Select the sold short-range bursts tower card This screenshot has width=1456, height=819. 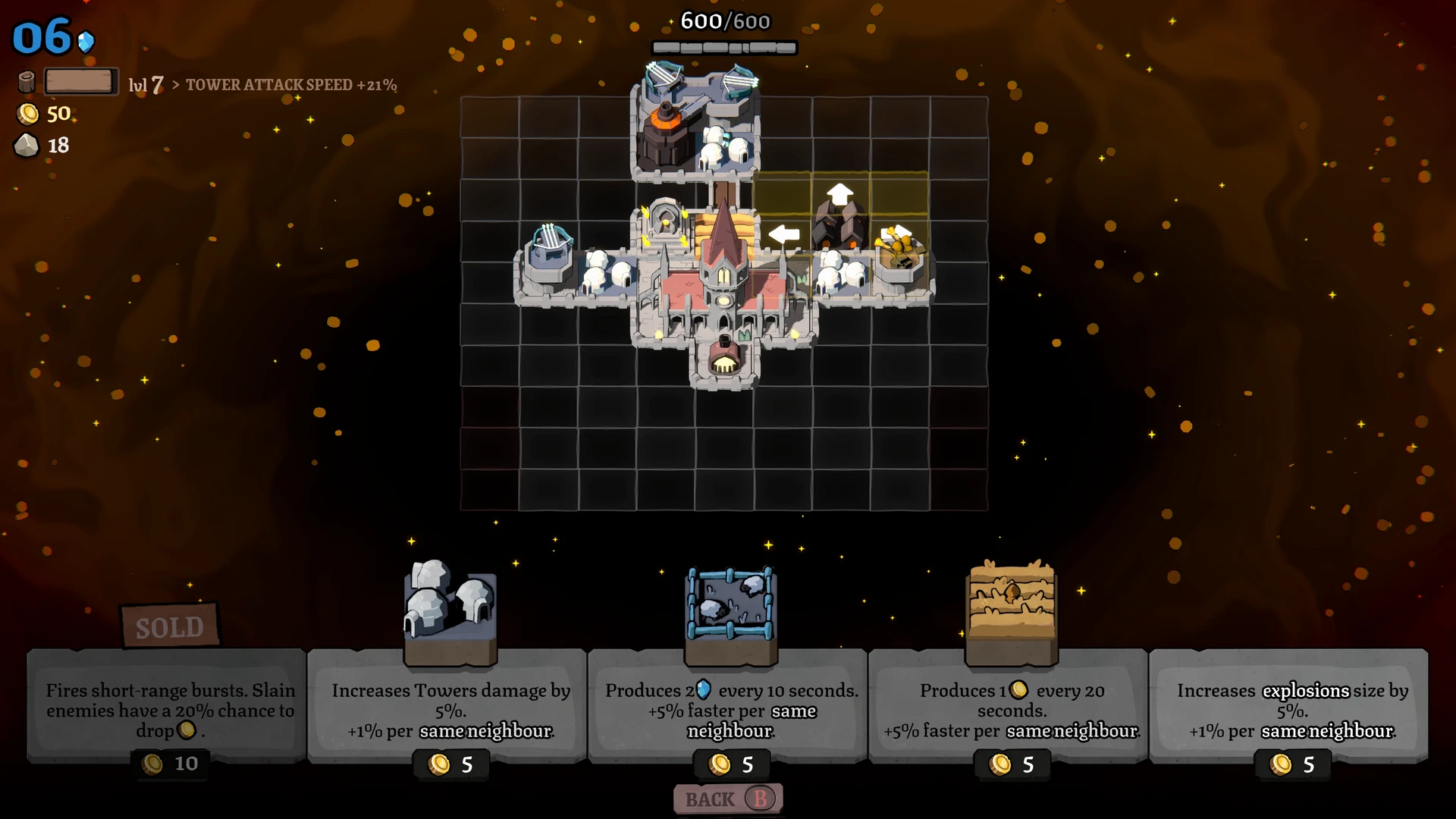[x=169, y=705]
